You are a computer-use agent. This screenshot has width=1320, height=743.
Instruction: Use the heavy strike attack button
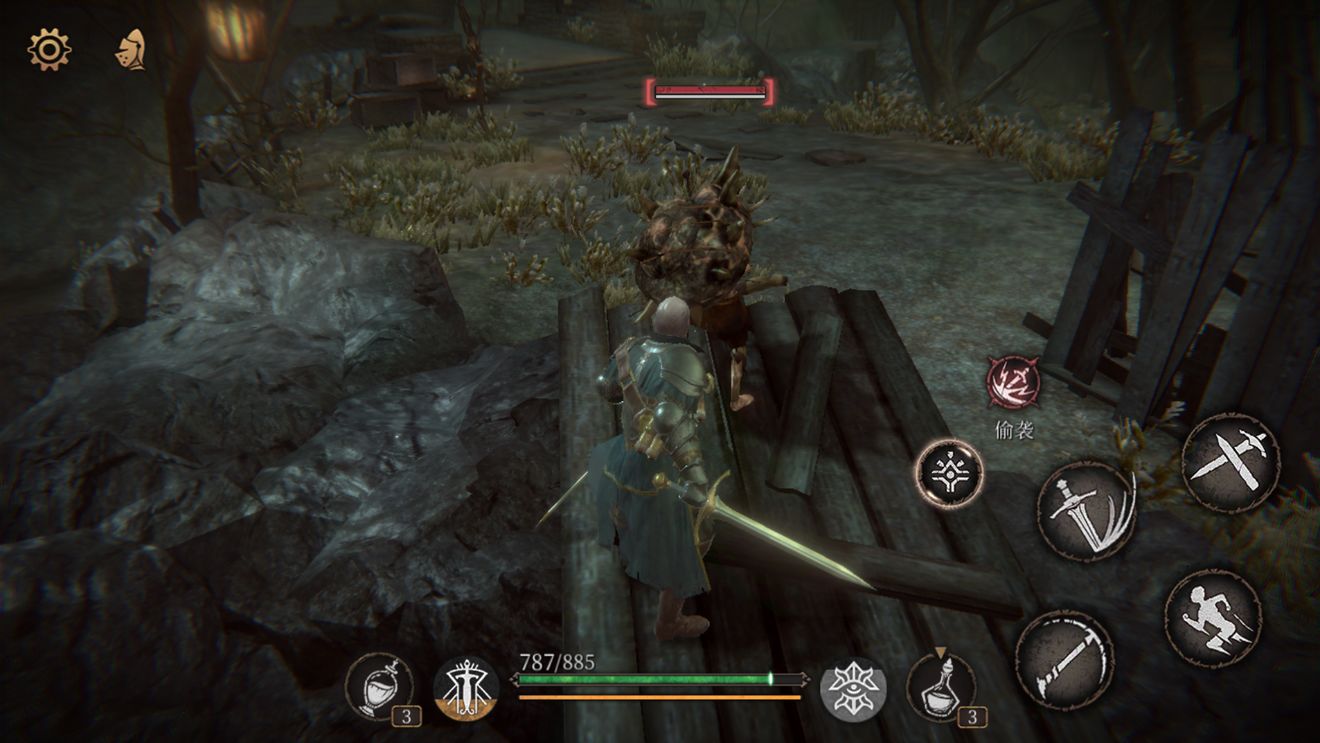click(1064, 660)
